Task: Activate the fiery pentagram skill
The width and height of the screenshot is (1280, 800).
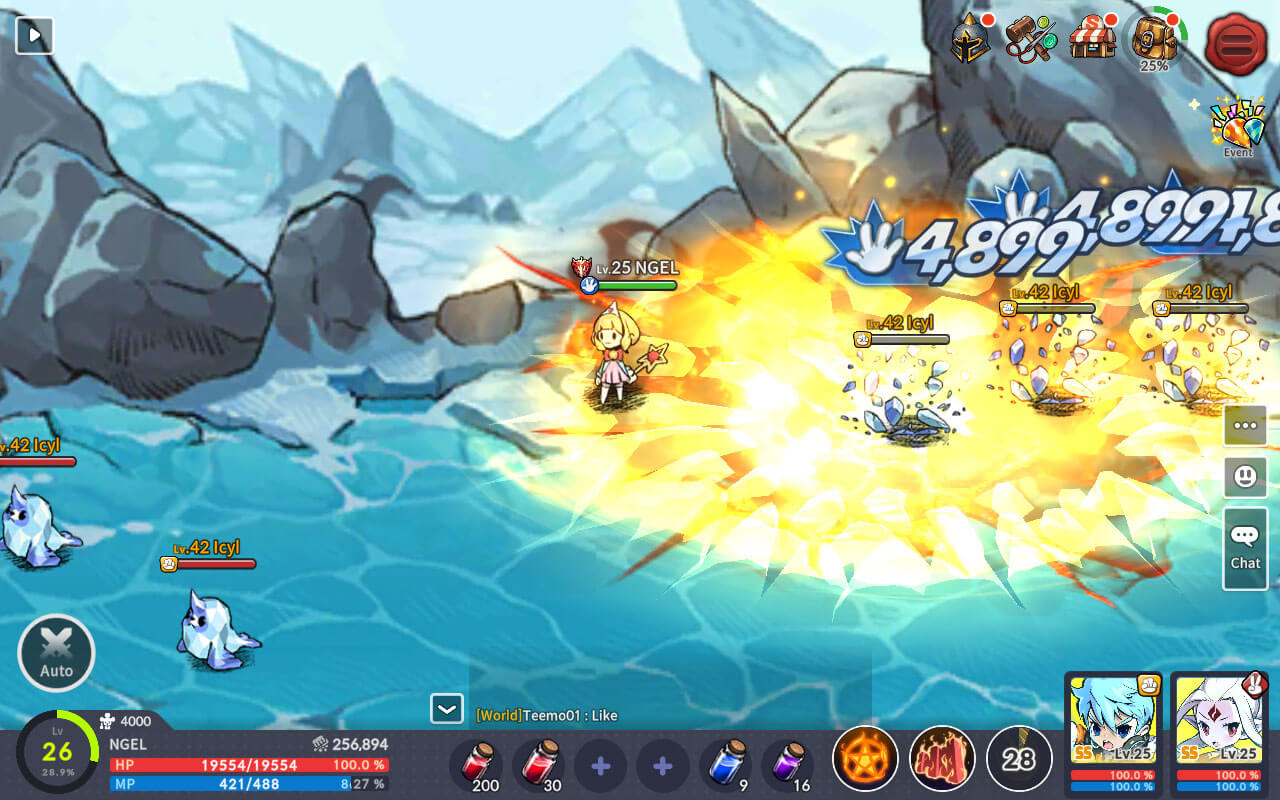Action: [865, 759]
